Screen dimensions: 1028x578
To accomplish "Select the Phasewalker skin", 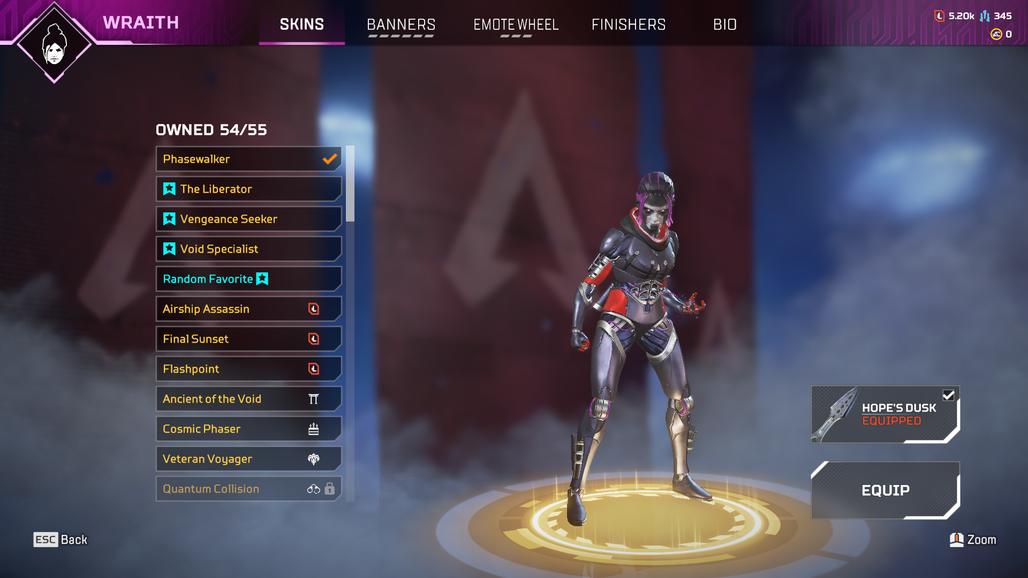I will [x=248, y=159].
